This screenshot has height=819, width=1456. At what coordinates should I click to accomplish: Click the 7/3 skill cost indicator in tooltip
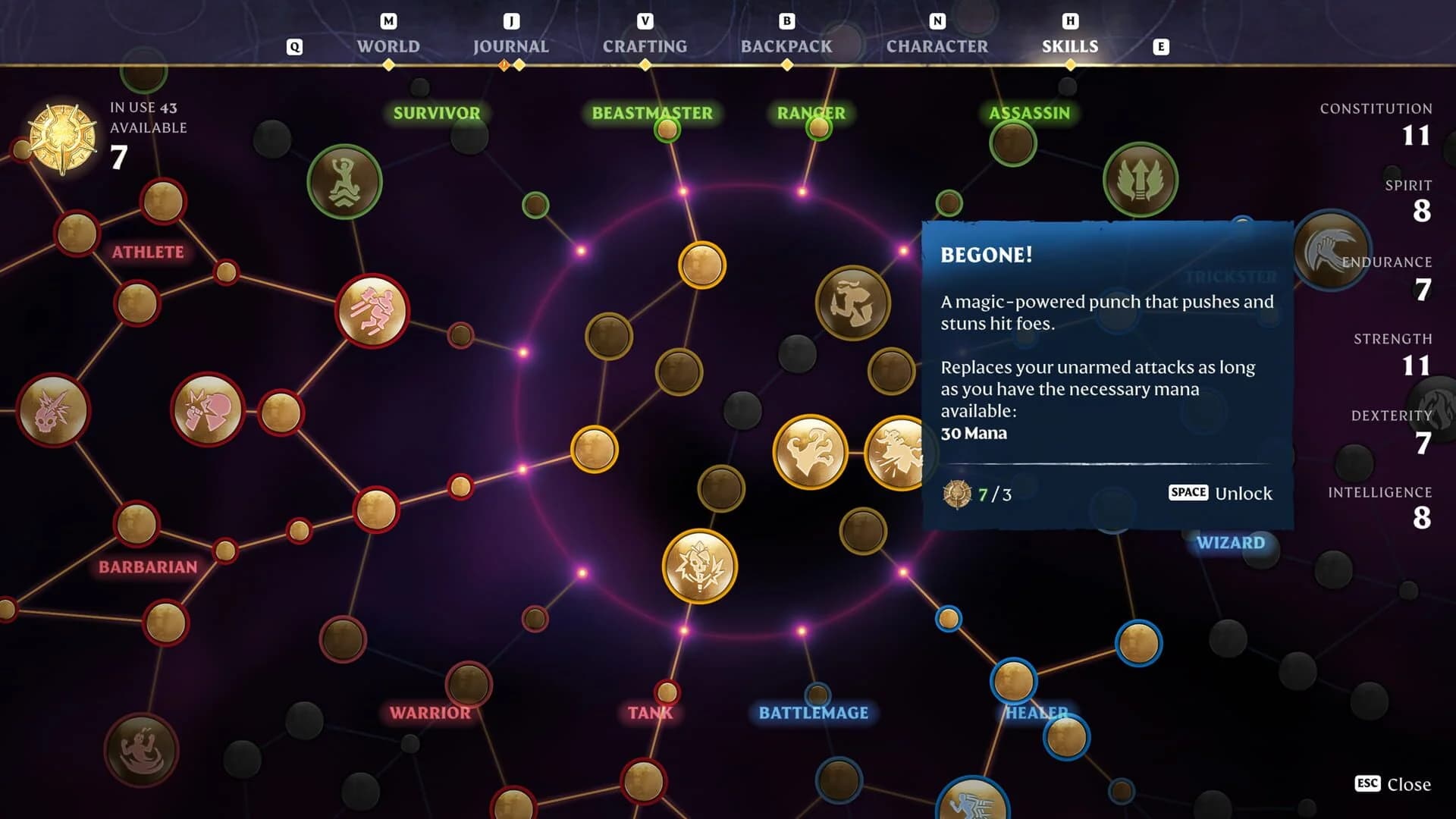click(993, 493)
